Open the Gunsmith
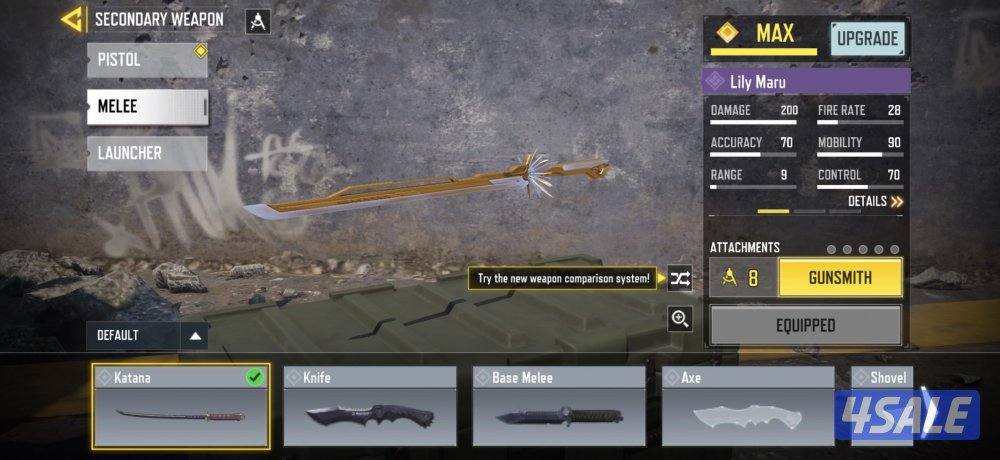 point(840,278)
